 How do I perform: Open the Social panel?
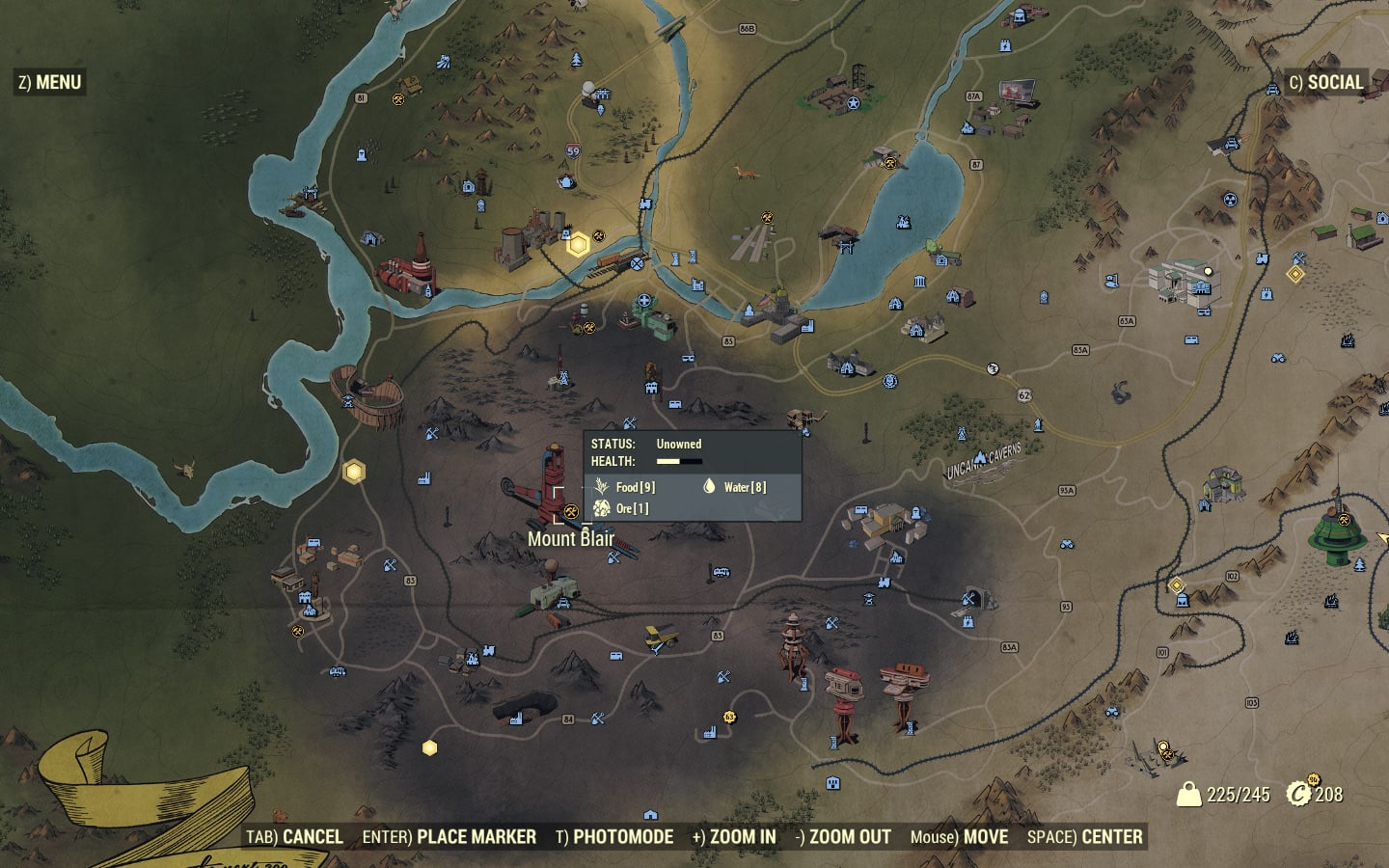pyautogui.click(x=1326, y=83)
